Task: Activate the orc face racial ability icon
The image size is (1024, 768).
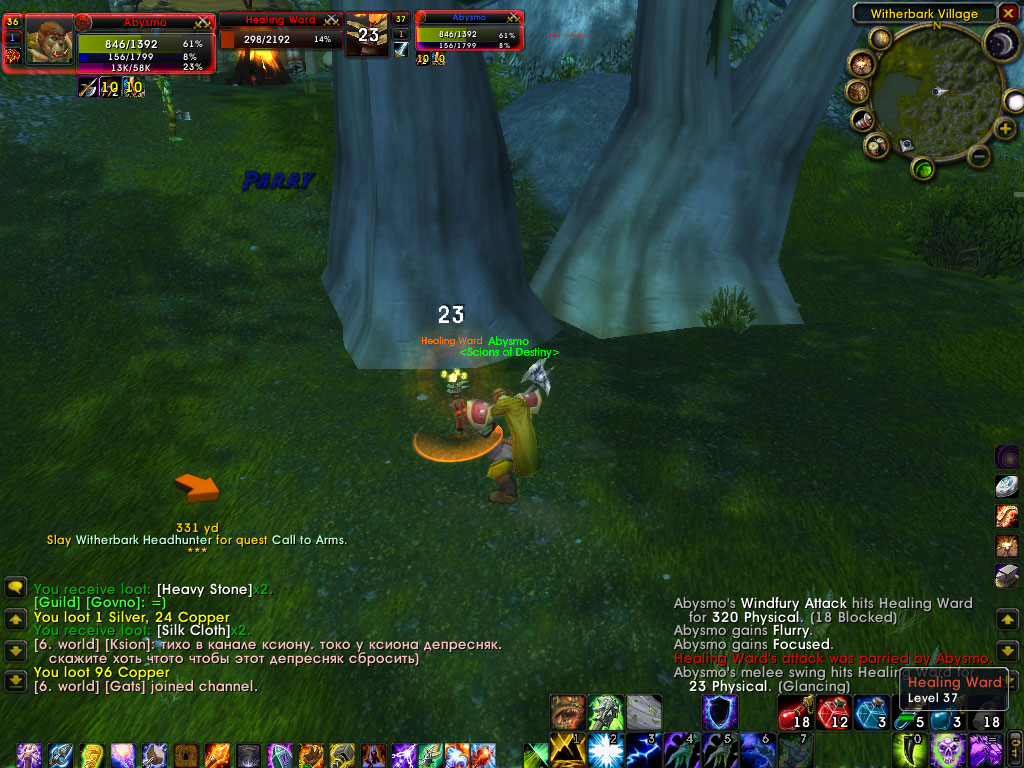Action: coord(568,712)
